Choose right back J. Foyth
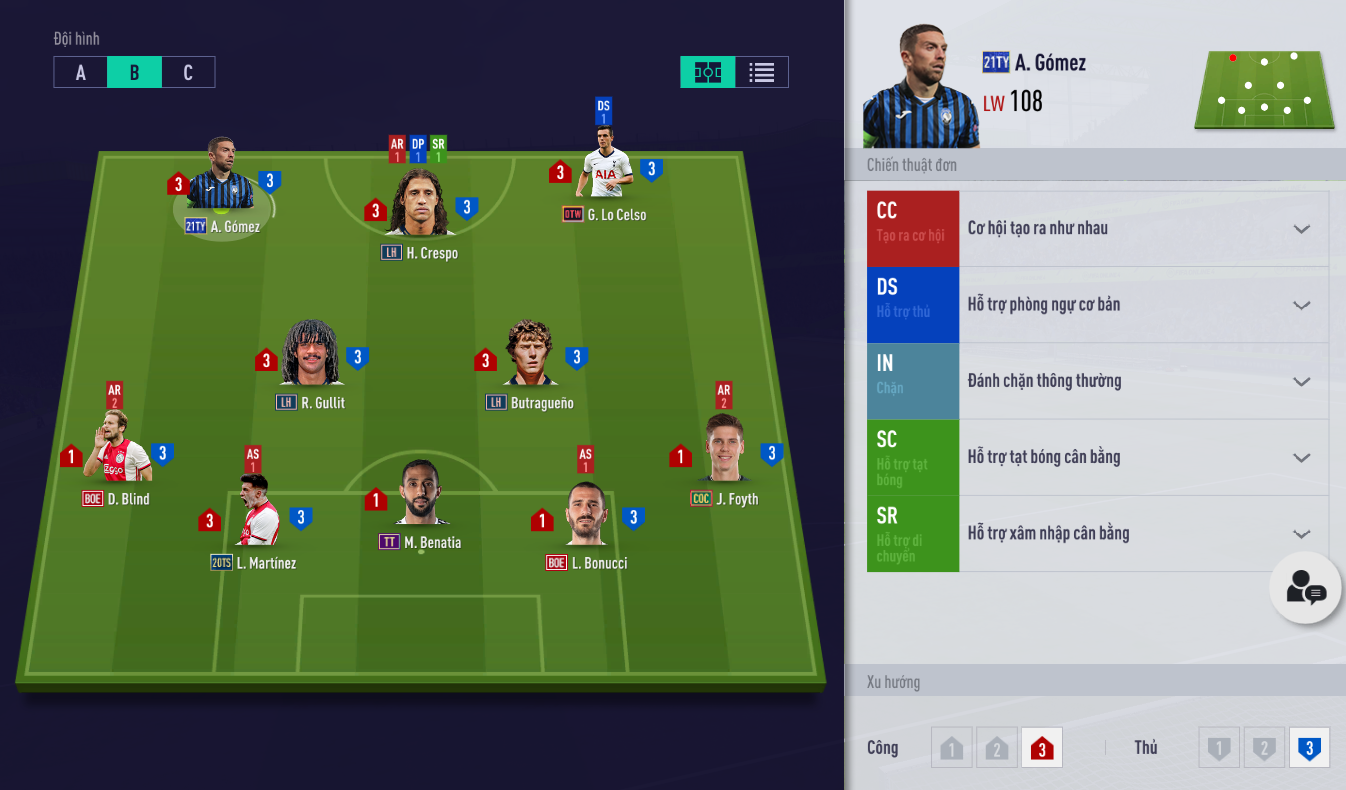This screenshot has height=790, width=1346. 724,450
